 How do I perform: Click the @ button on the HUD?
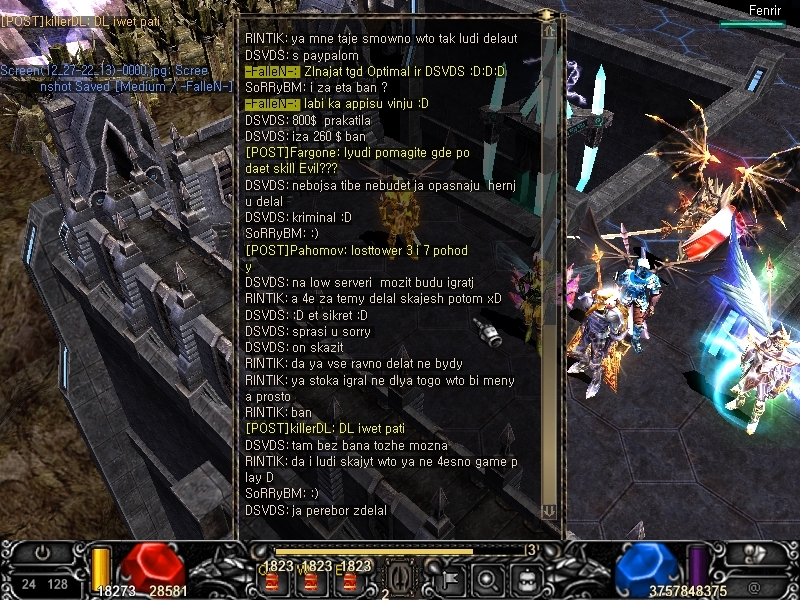(753, 587)
